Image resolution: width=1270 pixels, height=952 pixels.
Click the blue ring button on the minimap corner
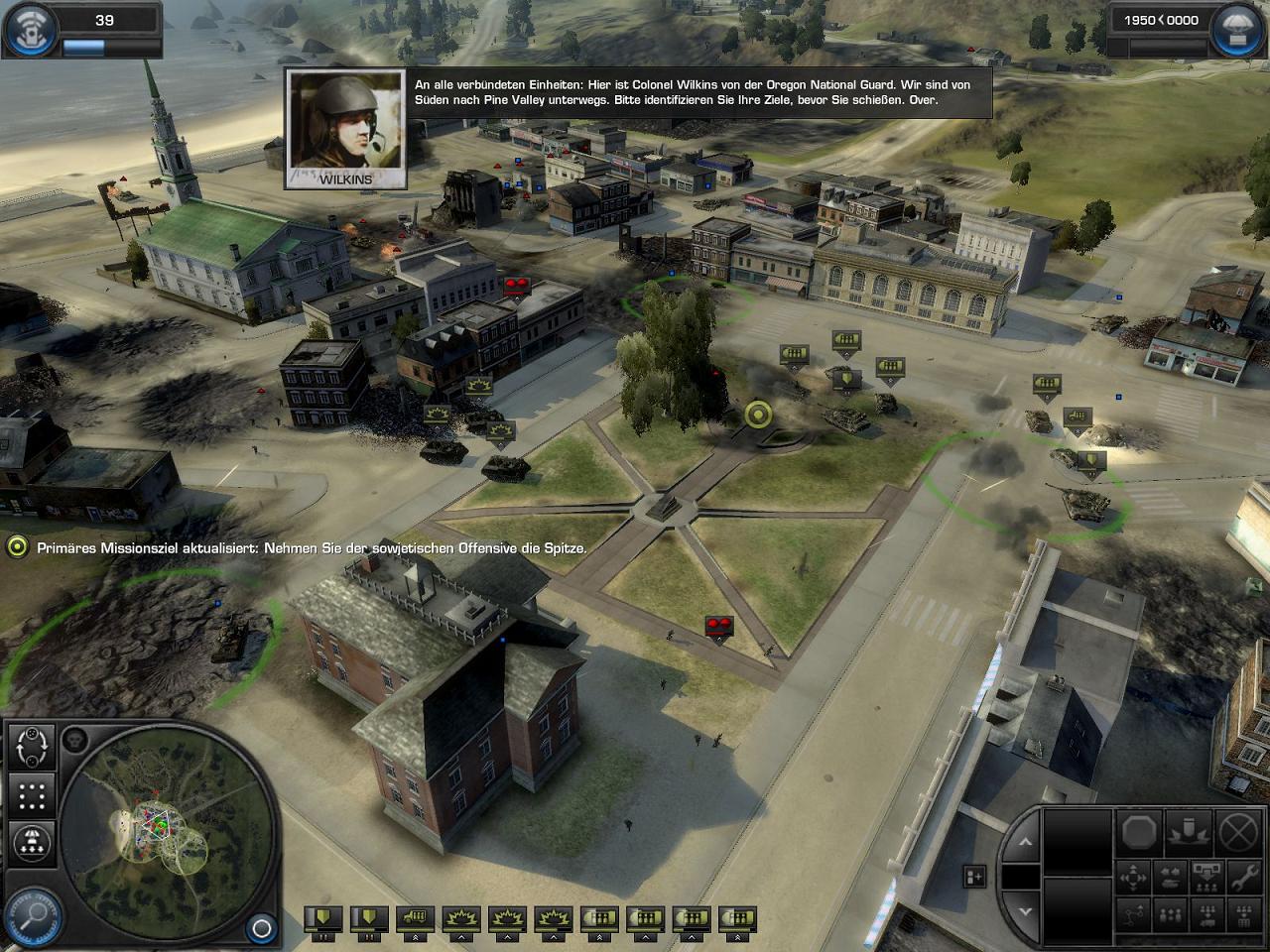261,928
